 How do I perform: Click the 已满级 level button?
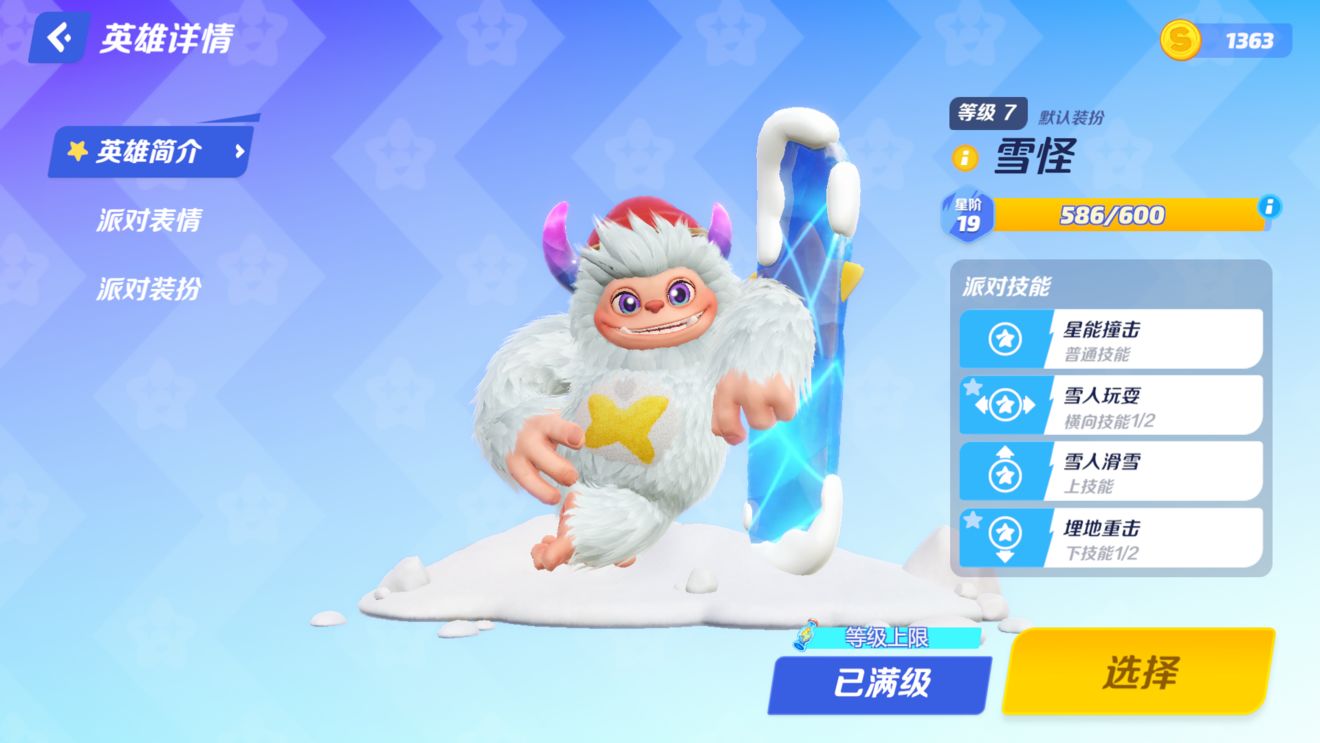click(x=877, y=685)
